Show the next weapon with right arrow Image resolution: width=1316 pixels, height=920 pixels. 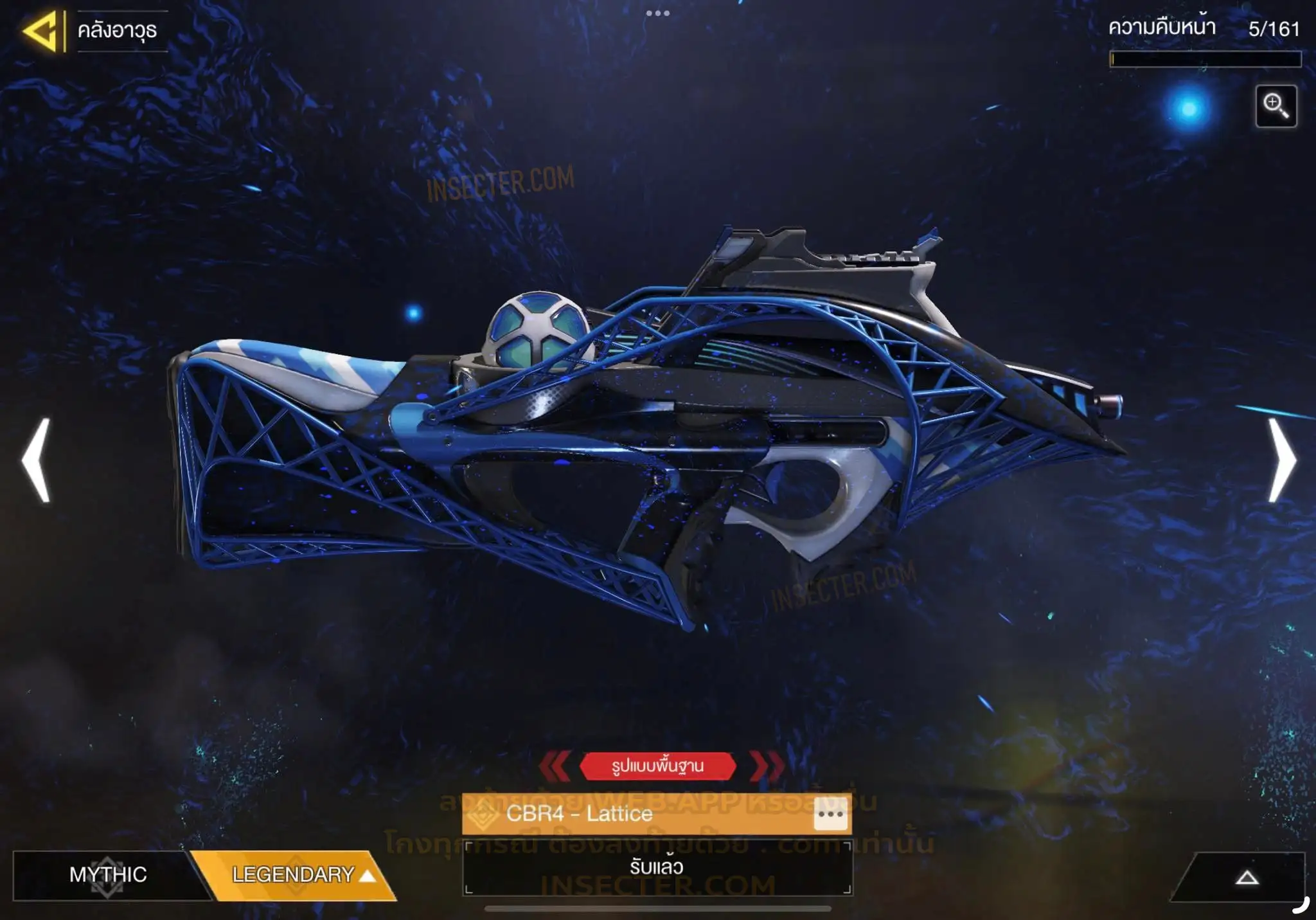[x=1281, y=460]
